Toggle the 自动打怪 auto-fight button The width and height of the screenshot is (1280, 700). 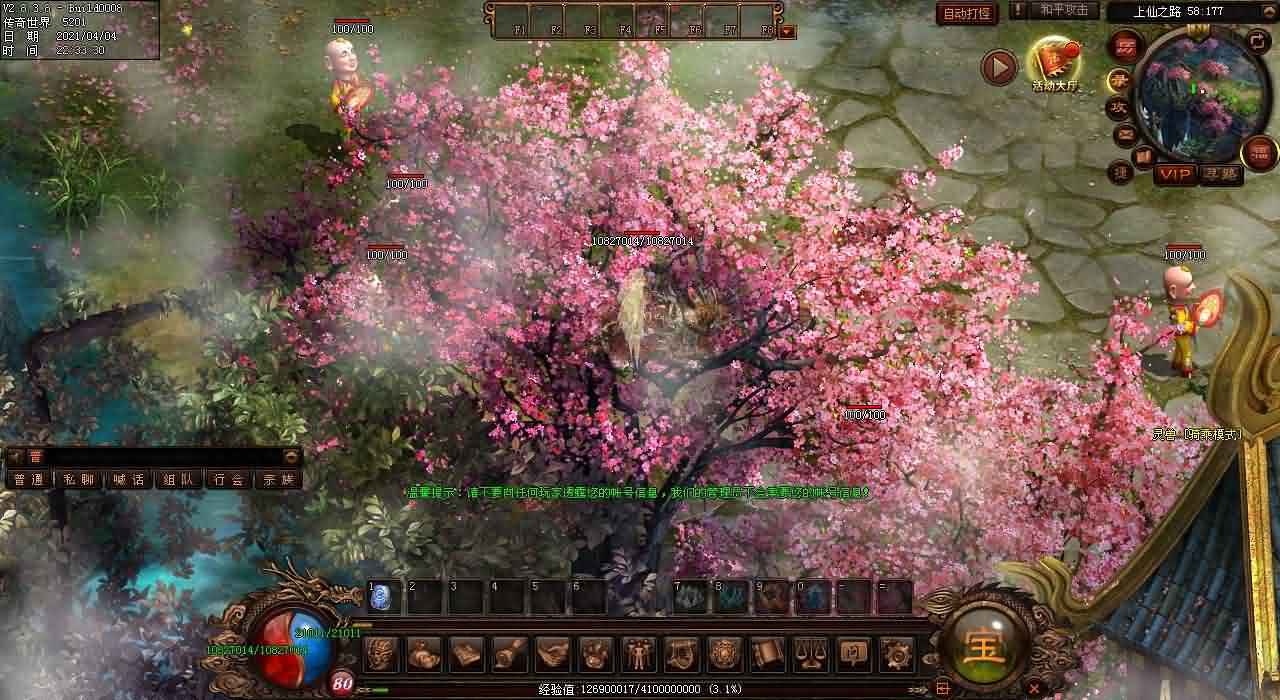point(966,13)
